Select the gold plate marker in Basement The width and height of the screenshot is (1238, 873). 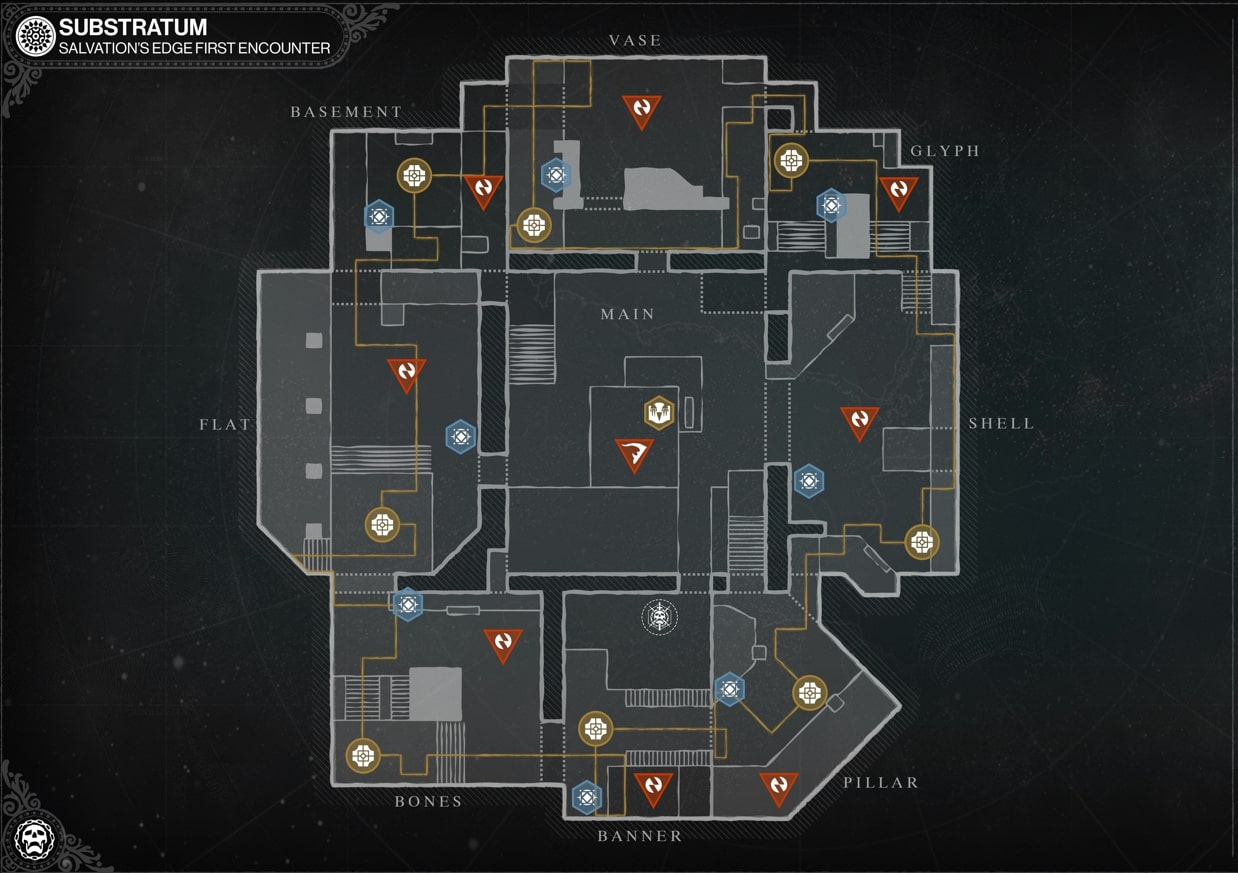coord(414,176)
